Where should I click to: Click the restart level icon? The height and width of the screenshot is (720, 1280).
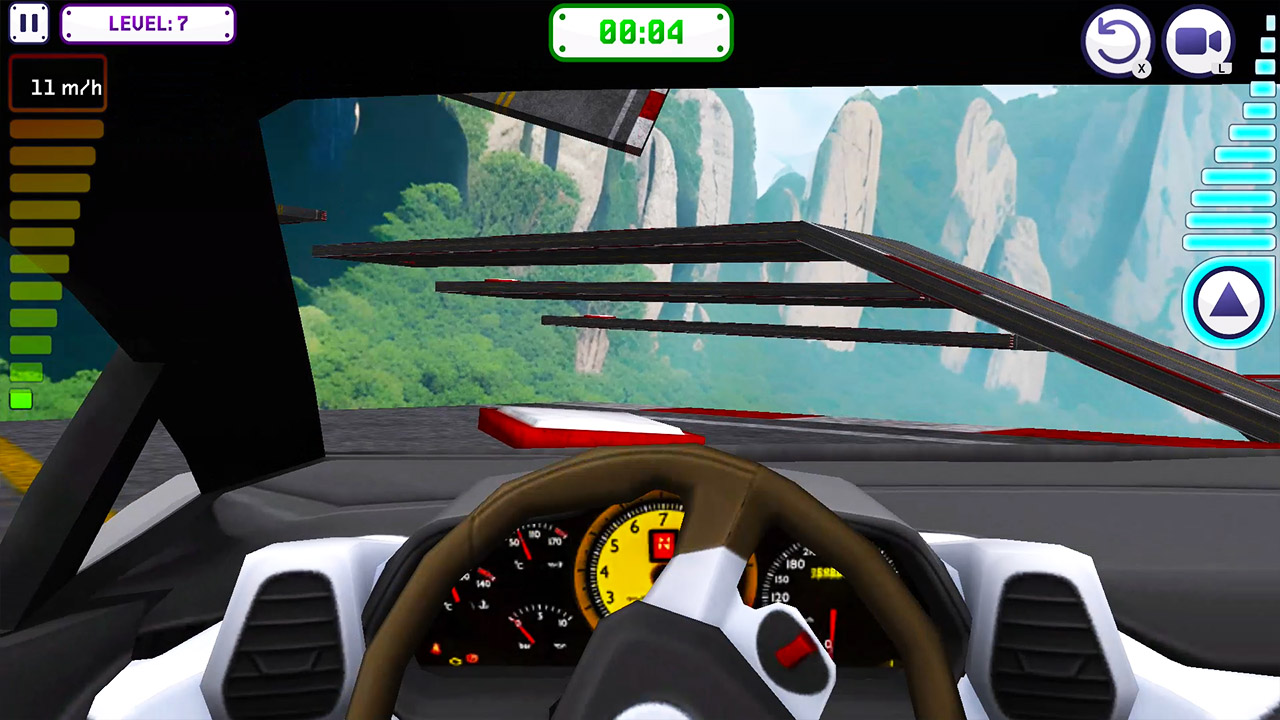pyautogui.click(x=1118, y=40)
